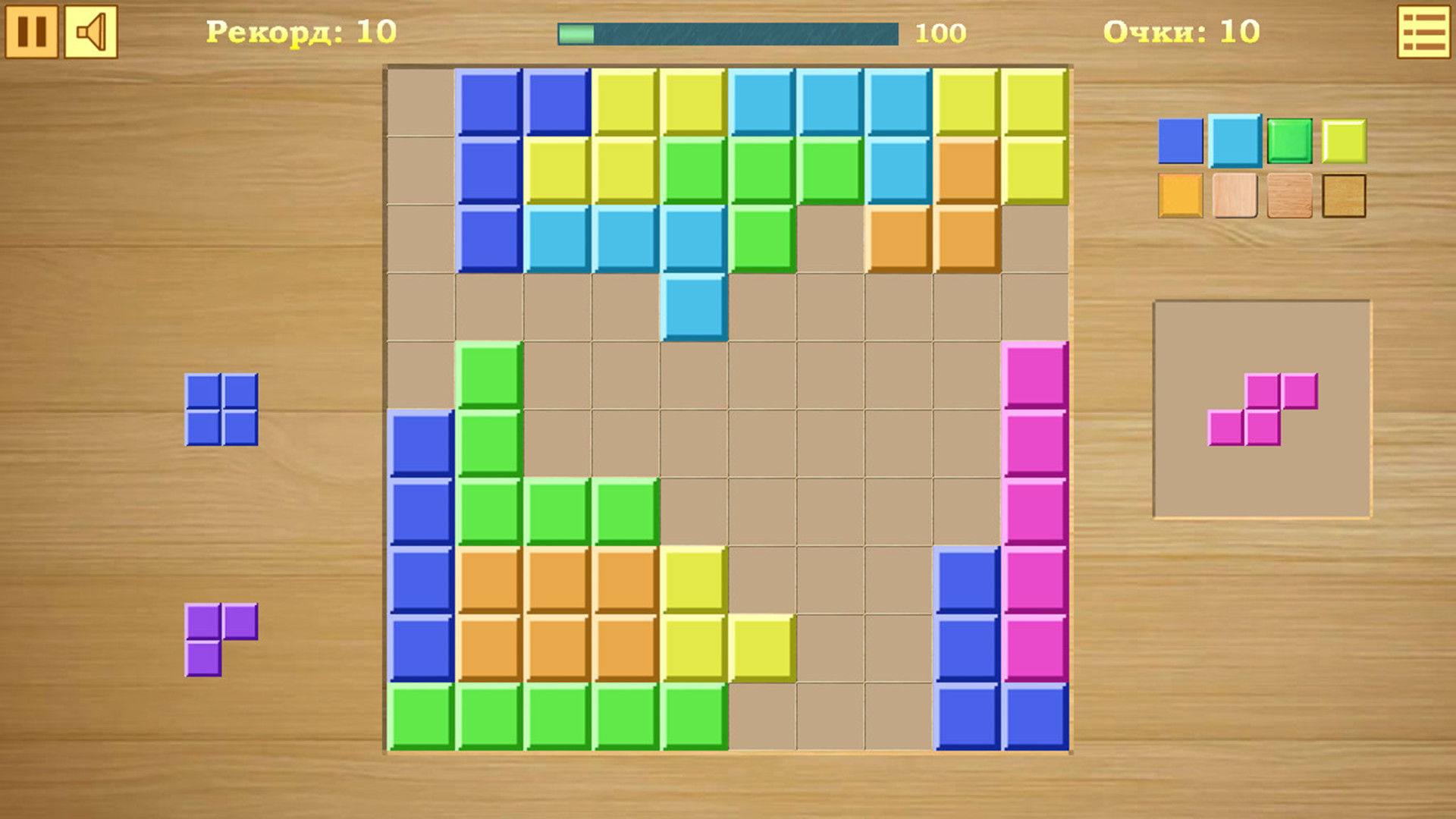The height and width of the screenshot is (819, 1456).
Task: Pause the game
Action: pos(33,33)
